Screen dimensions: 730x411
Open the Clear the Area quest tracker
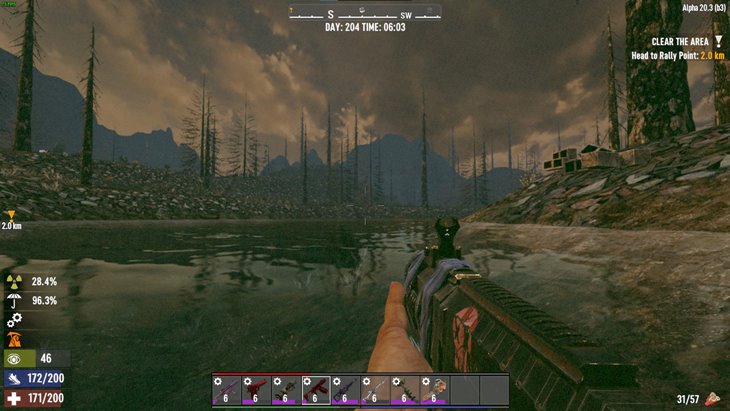tap(680, 41)
